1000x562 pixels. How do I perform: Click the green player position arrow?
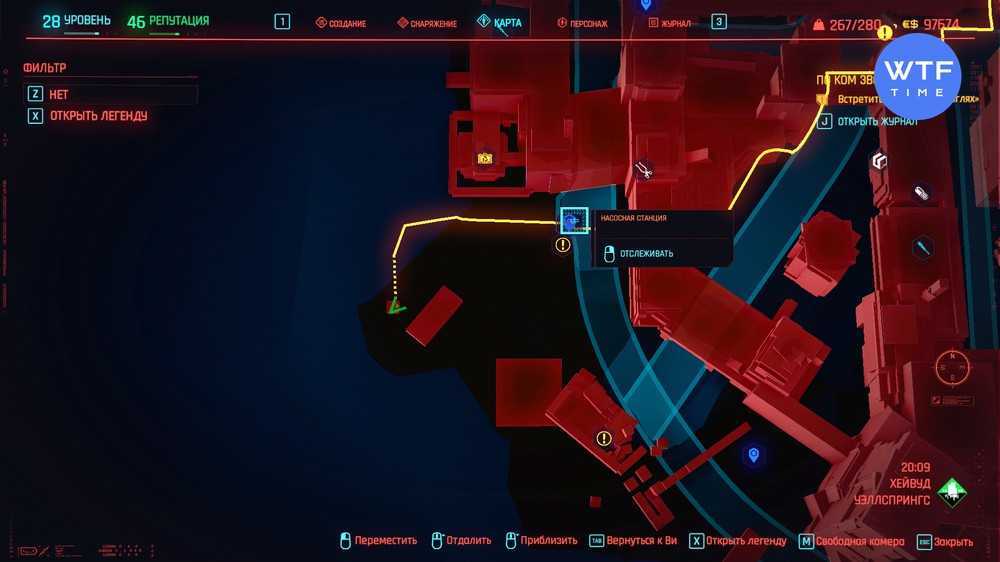pyautogui.click(x=396, y=307)
